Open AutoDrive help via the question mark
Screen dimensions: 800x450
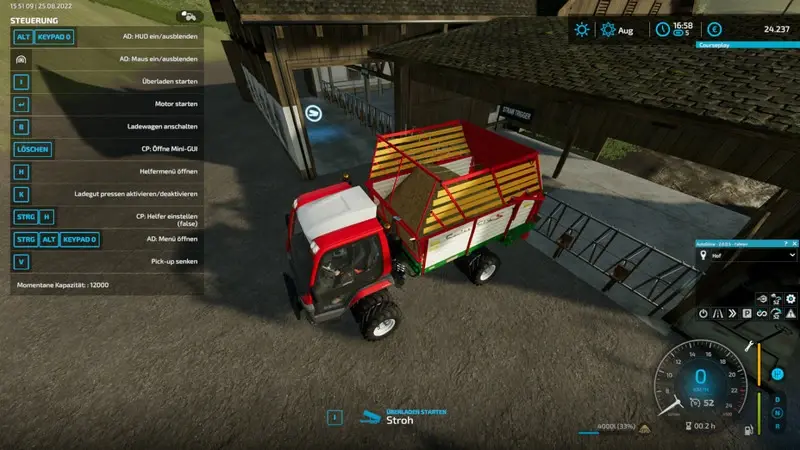[x=784, y=242]
